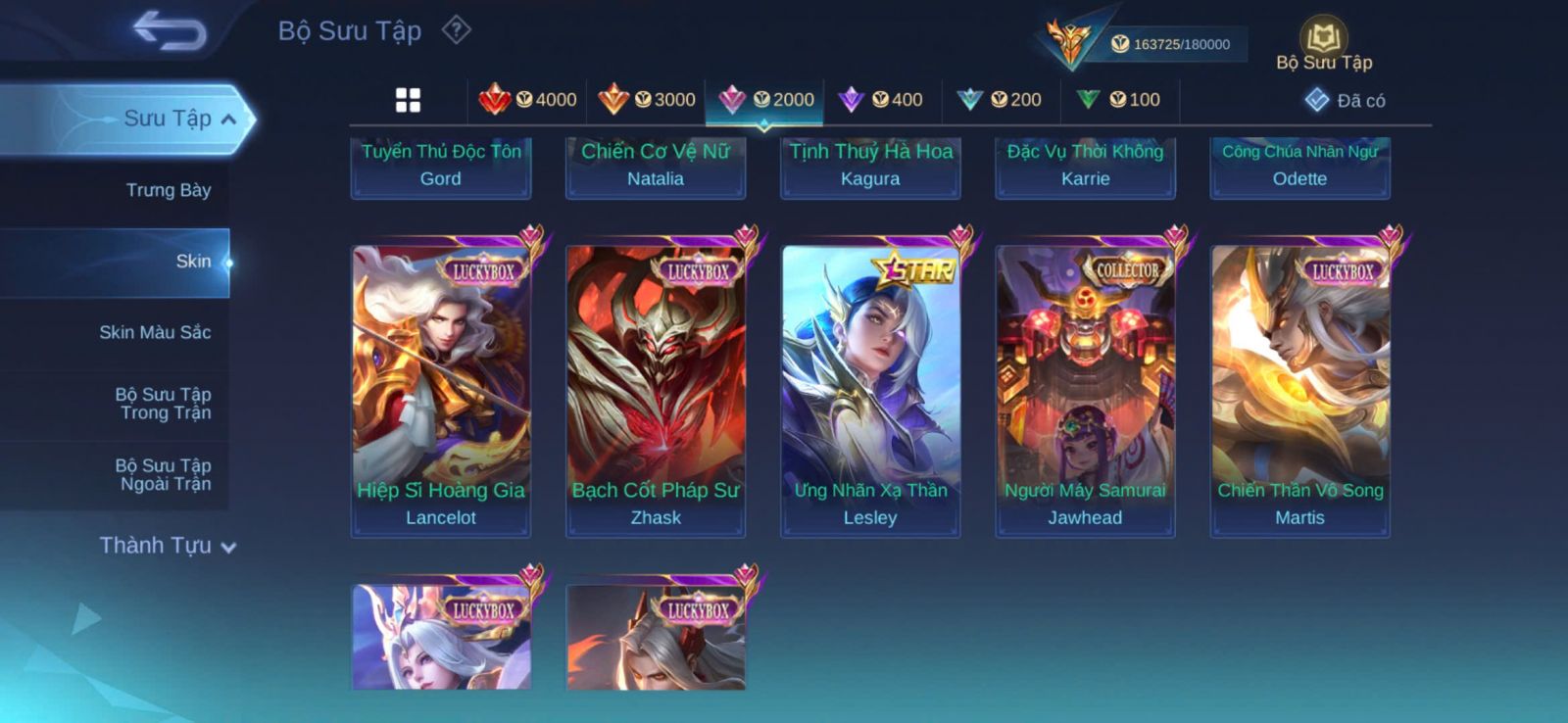Screen dimensions: 1568x723
Task: Open Bộ Sưu Tập Ngoài Trận
Action: coord(163,474)
